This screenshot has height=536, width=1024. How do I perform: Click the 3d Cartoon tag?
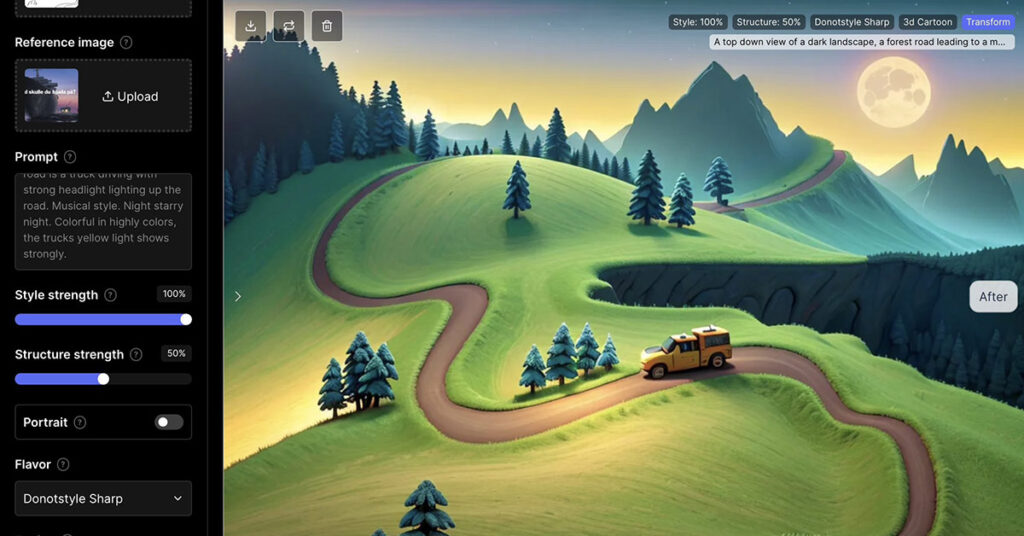click(x=928, y=22)
